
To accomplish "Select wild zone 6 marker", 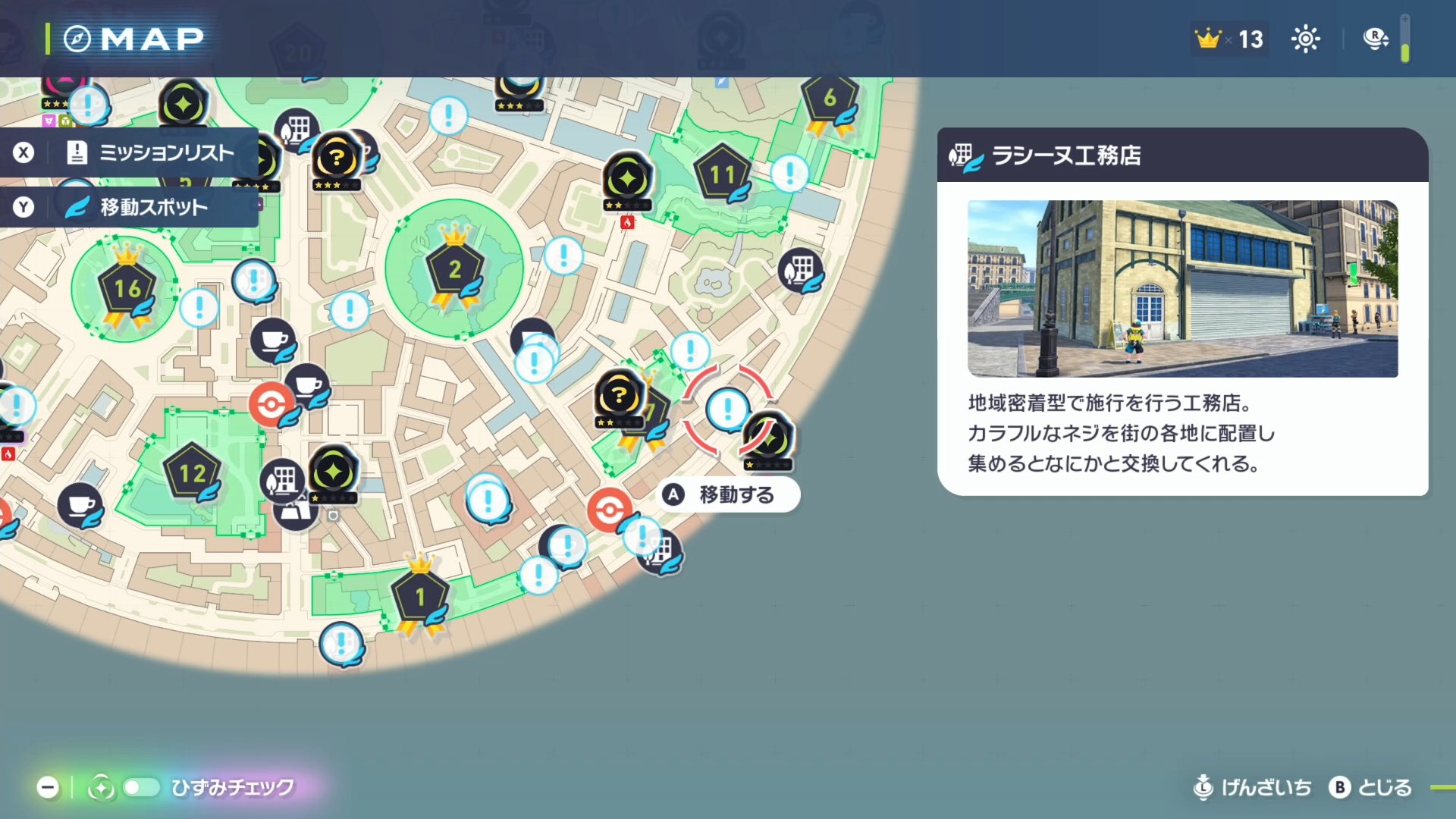I will click(x=830, y=99).
